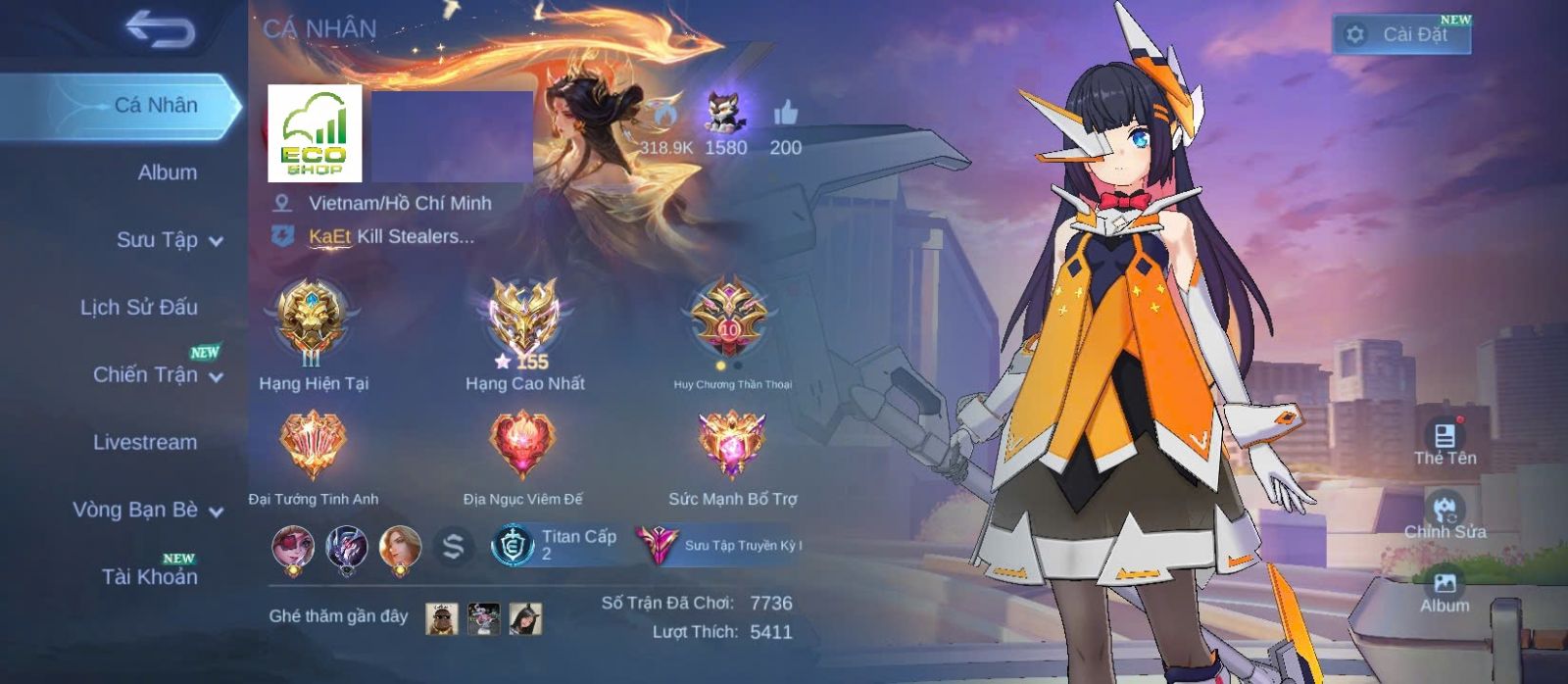View the Hạng Hiện Tại rank badge
Screen dimensions: 1568x684
(312, 318)
